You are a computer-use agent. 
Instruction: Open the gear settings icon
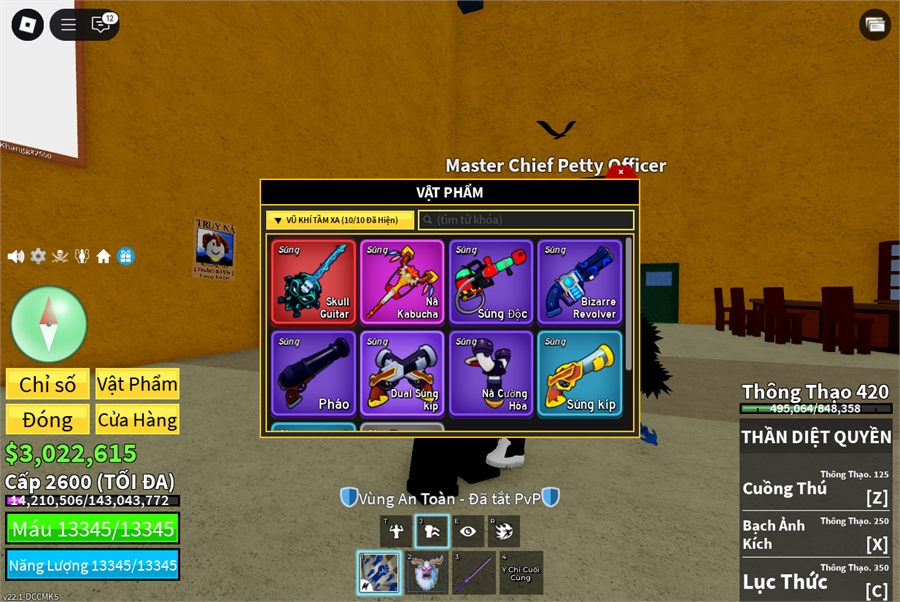[x=38, y=256]
